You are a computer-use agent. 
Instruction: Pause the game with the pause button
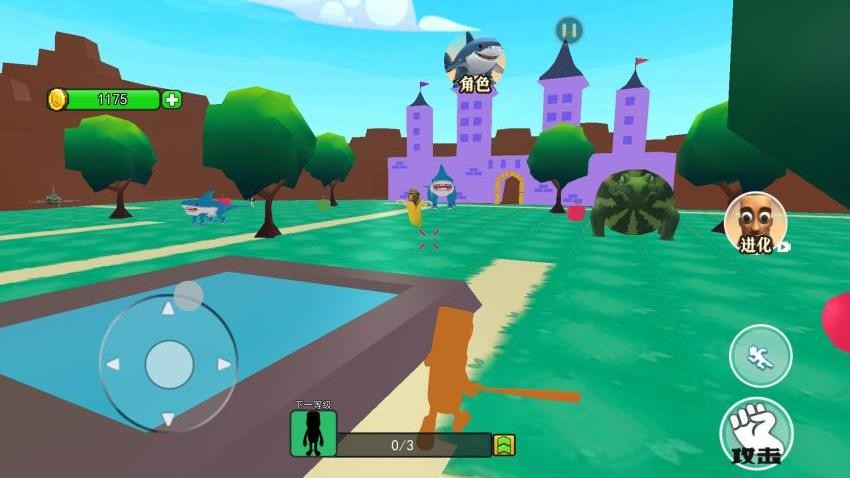569,30
